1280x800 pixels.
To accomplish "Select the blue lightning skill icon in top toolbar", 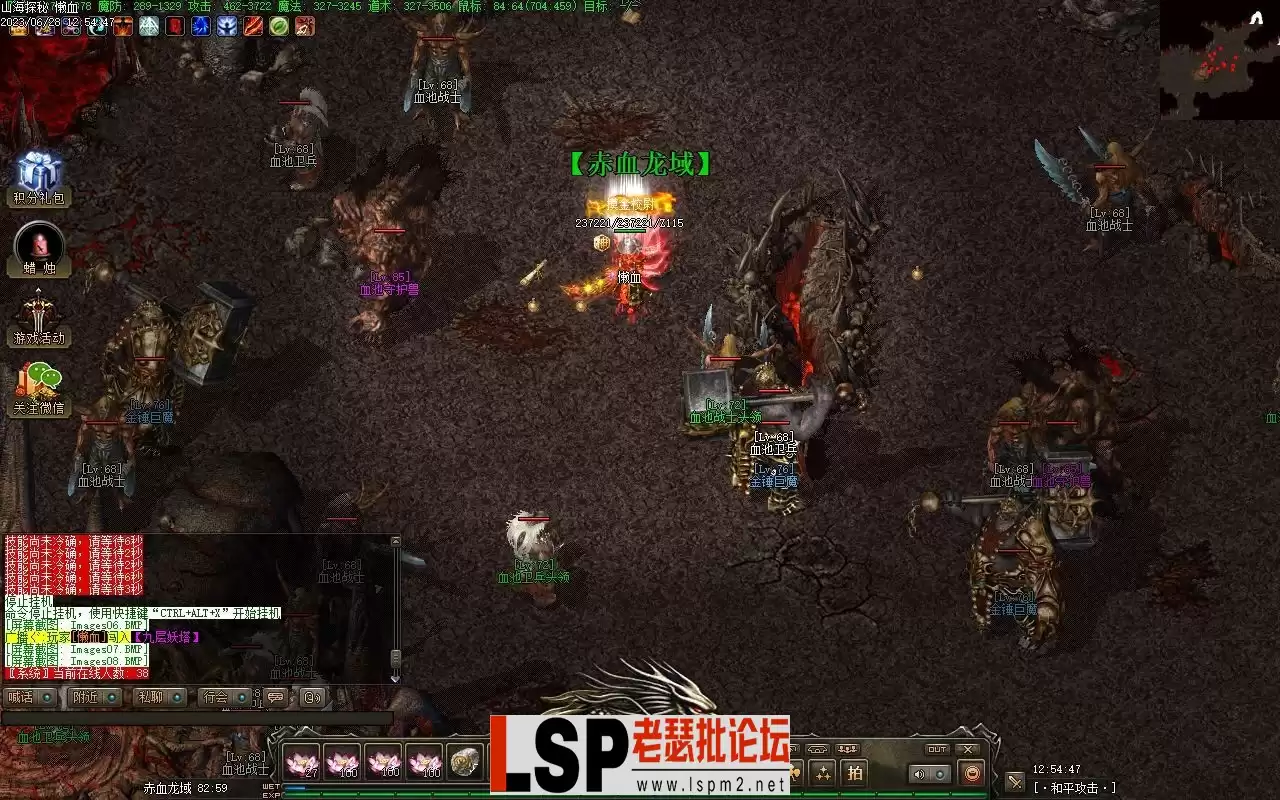I will point(199,27).
